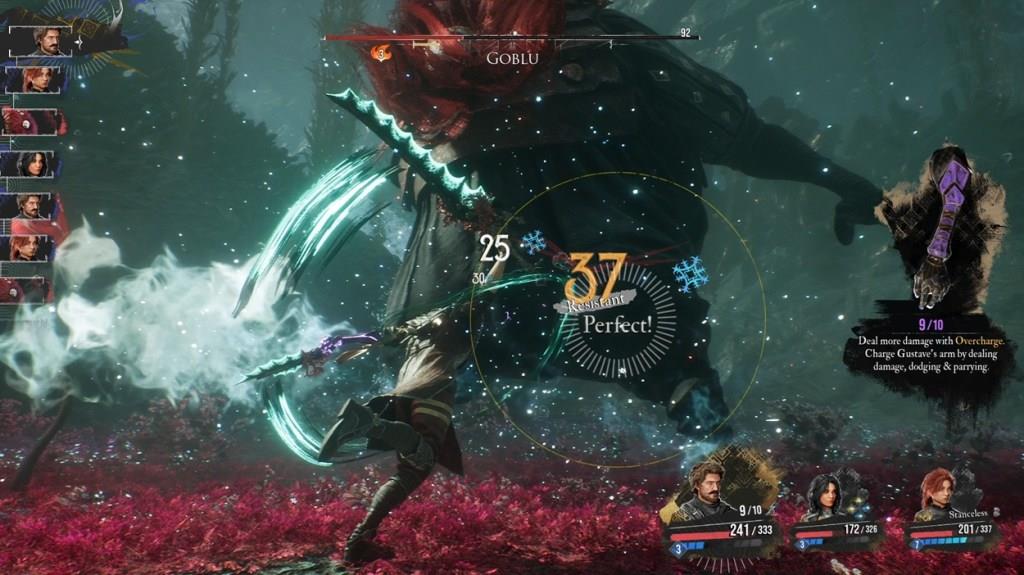Click the burn status icon beside Goblu's bar
The height and width of the screenshot is (575, 1024).
(381, 52)
